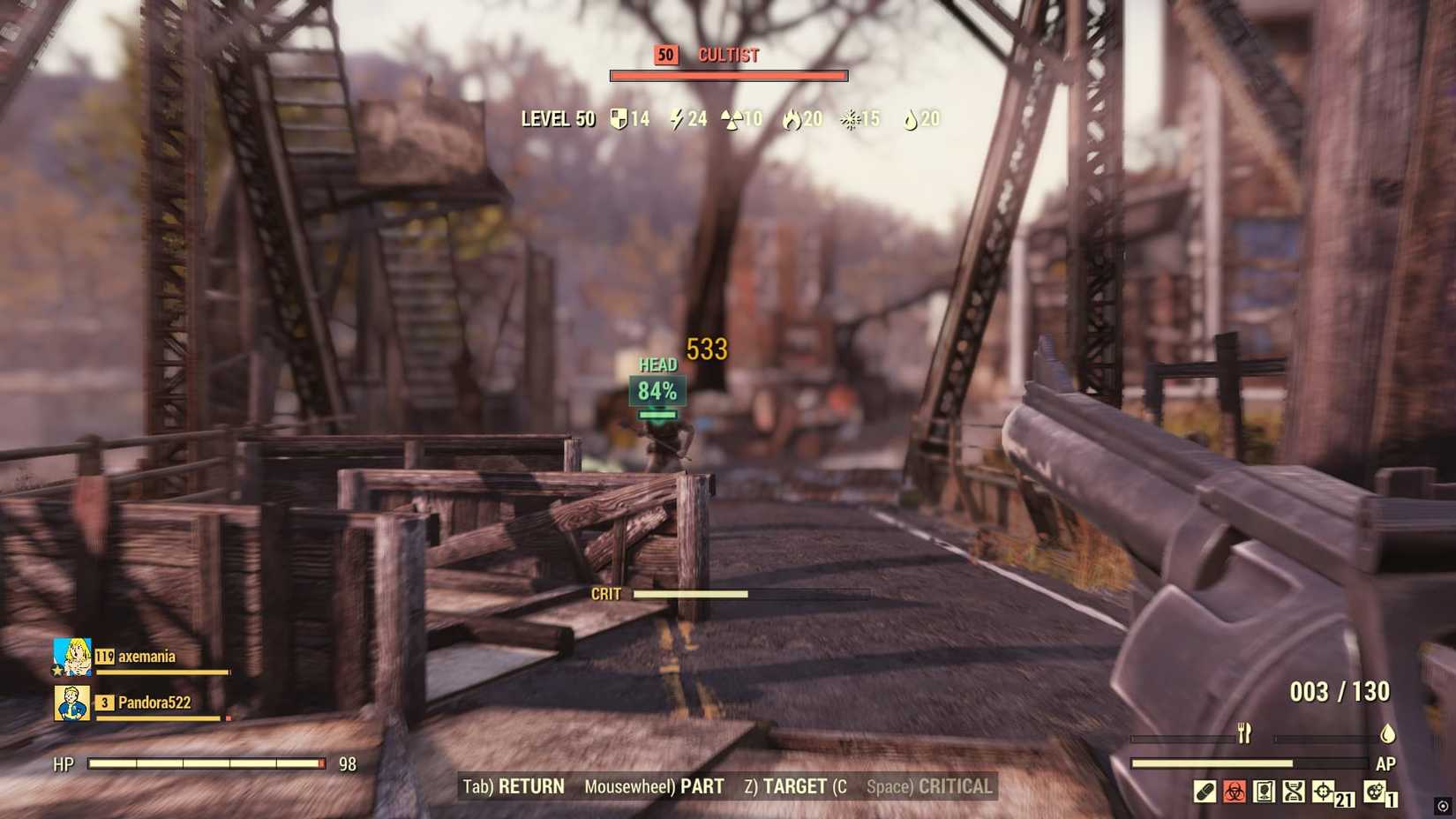The image size is (1456, 819).
Task: Click the red biohazard RadAway icon
Action: point(1234,791)
